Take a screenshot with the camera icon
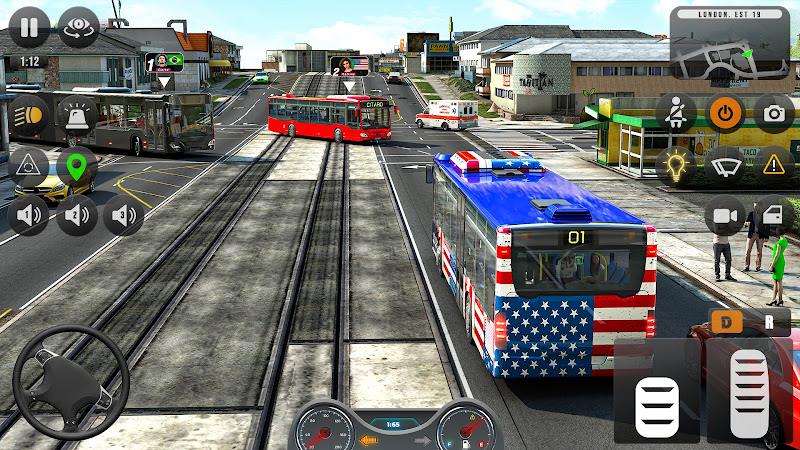 pos(772,114)
